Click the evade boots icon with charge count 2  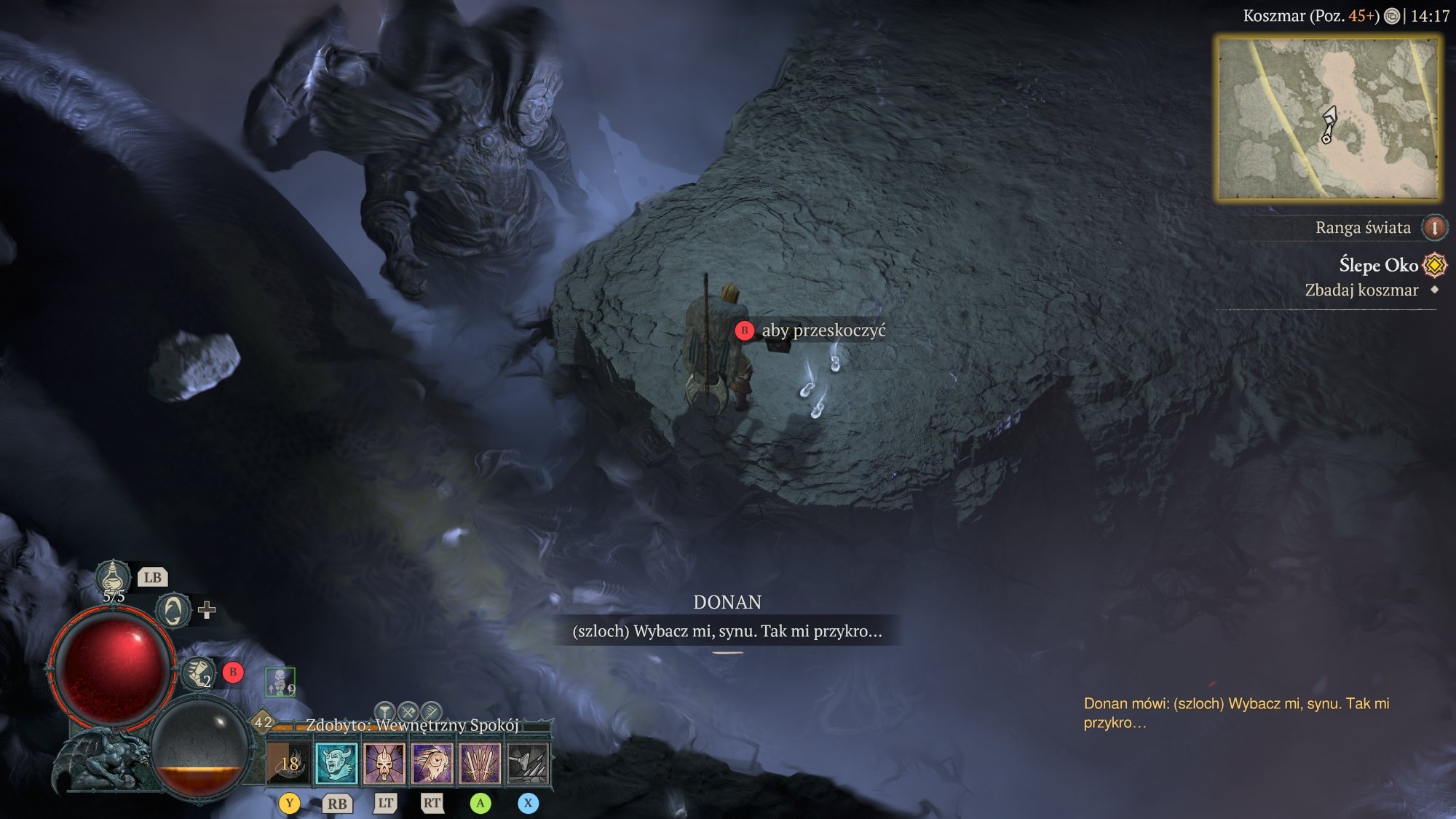tap(198, 675)
